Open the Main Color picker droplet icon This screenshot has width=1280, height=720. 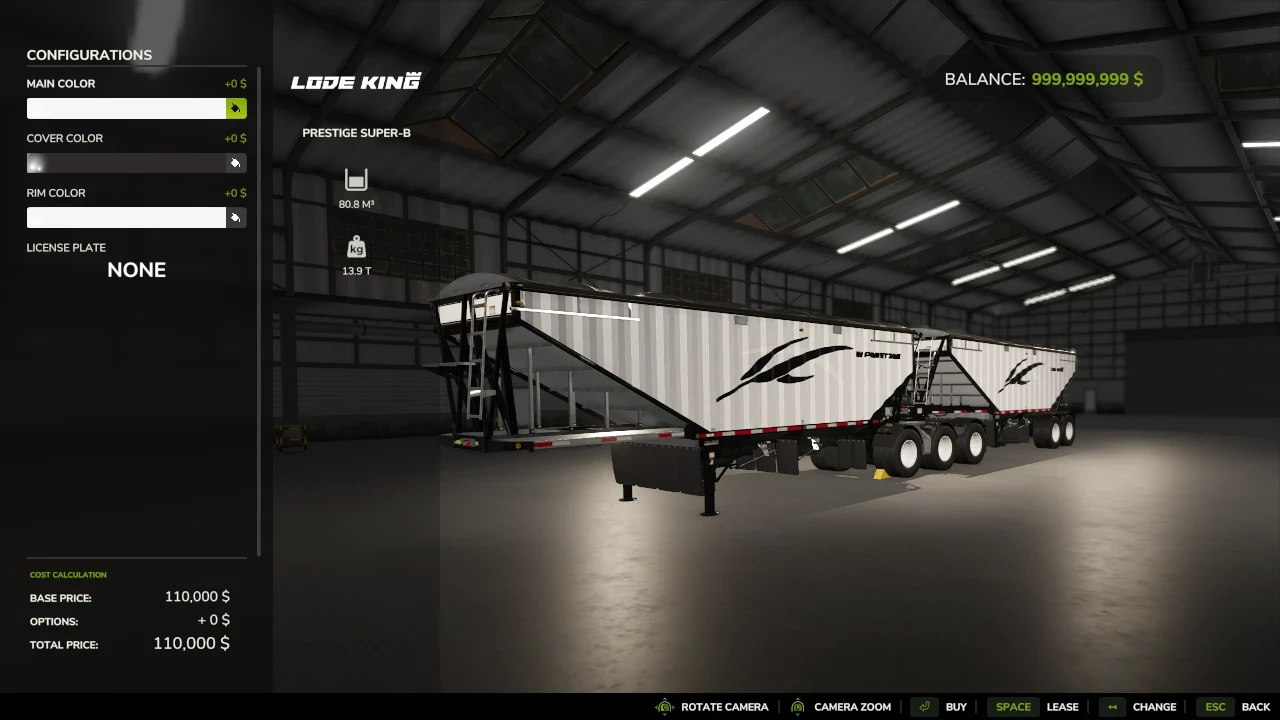click(x=236, y=108)
